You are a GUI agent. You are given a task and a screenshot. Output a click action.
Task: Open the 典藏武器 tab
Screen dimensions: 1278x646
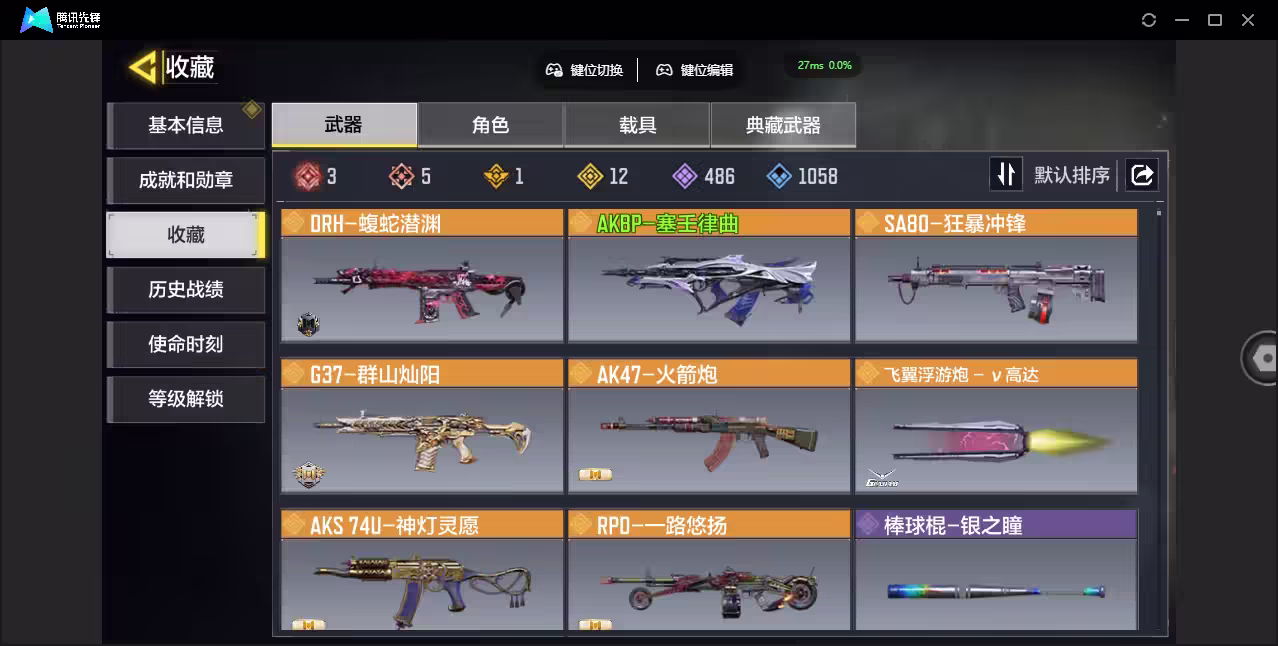pyautogui.click(x=783, y=125)
